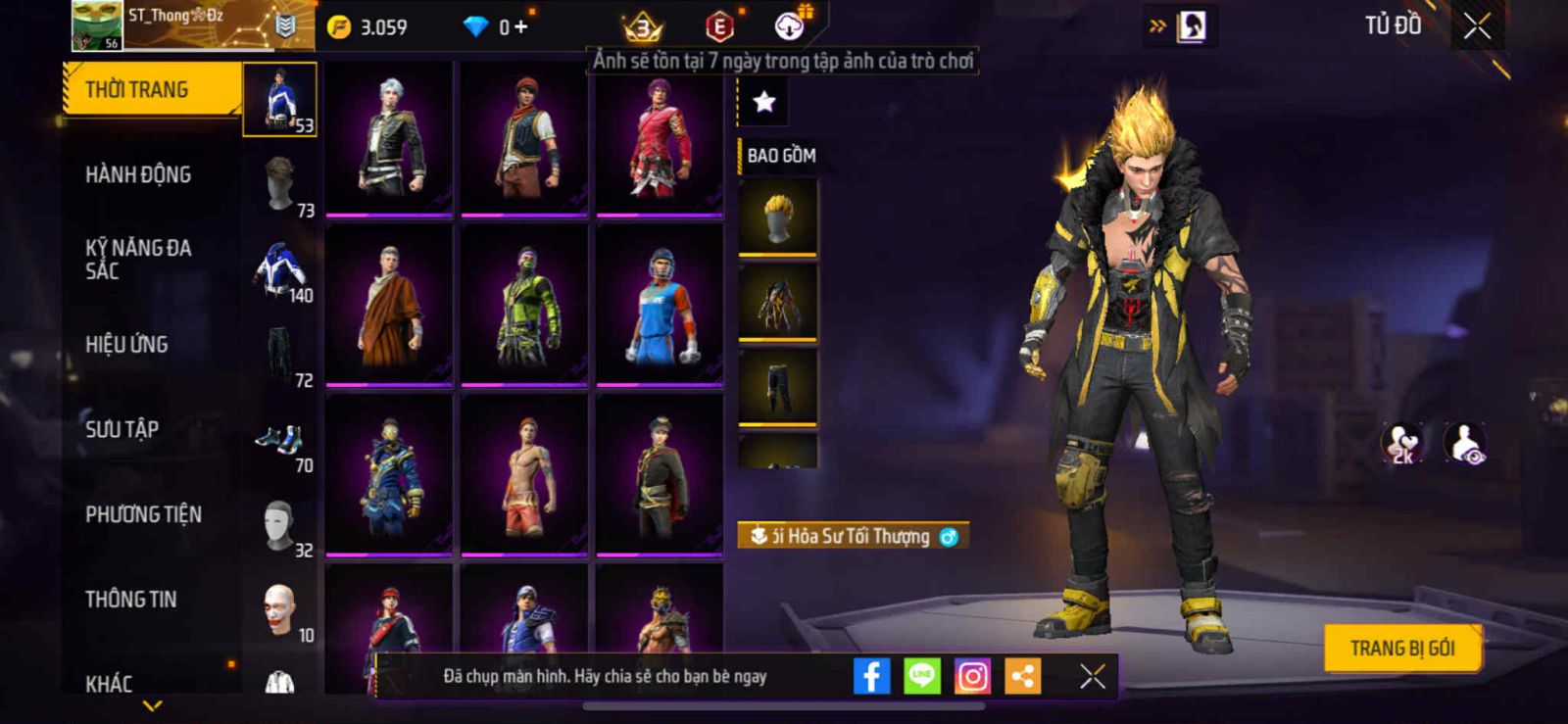The width and height of the screenshot is (1568, 724).
Task: Select the yellow spiky hair bundle item
Action: (x=777, y=217)
